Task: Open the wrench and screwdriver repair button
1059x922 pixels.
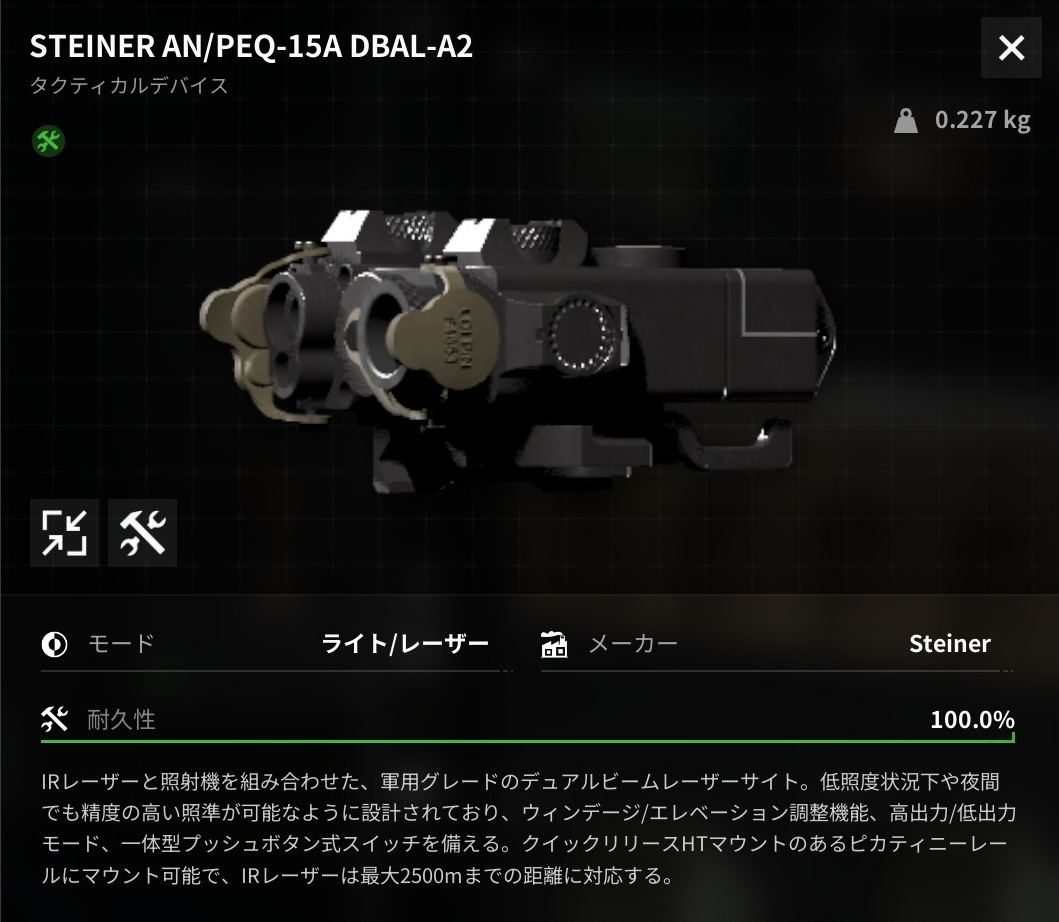Action: coord(142,533)
